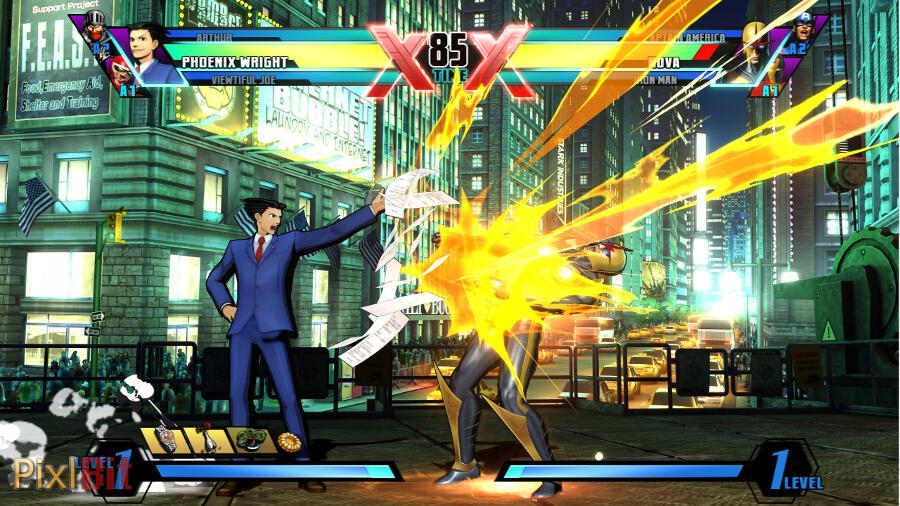Screen dimensions: 900x506
Task: Click the golden attorney badge icon
Action: (x=290, y=441)
